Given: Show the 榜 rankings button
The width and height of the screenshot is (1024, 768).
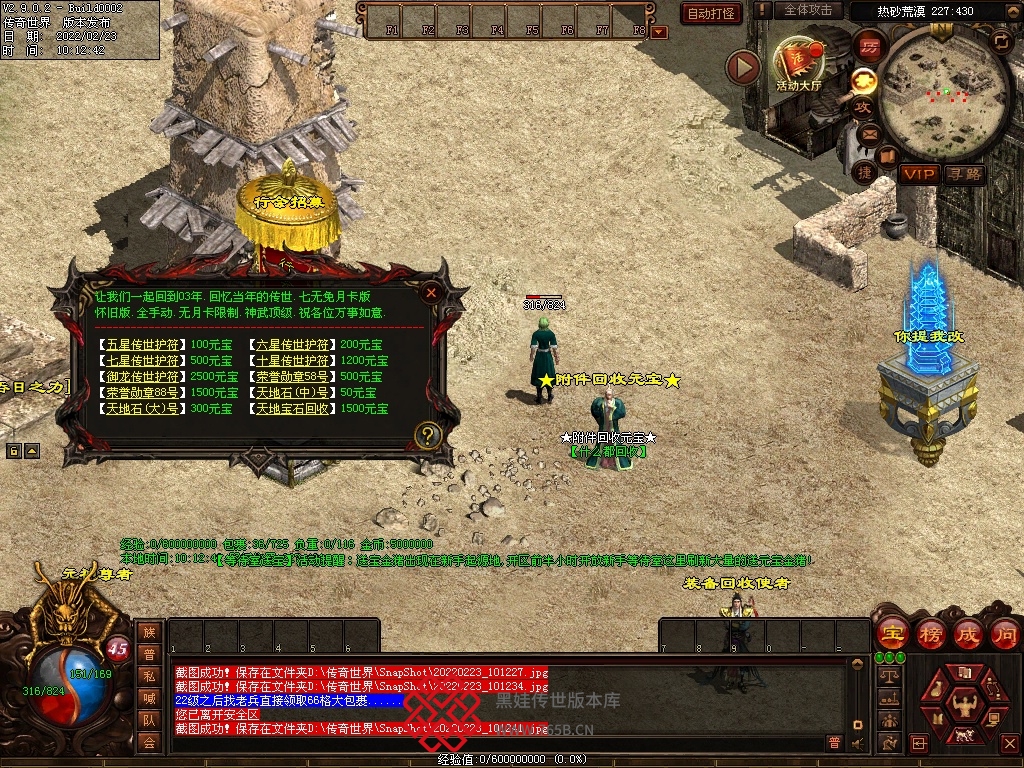Looking at the screenshot, I should click(x=930, y=633).
